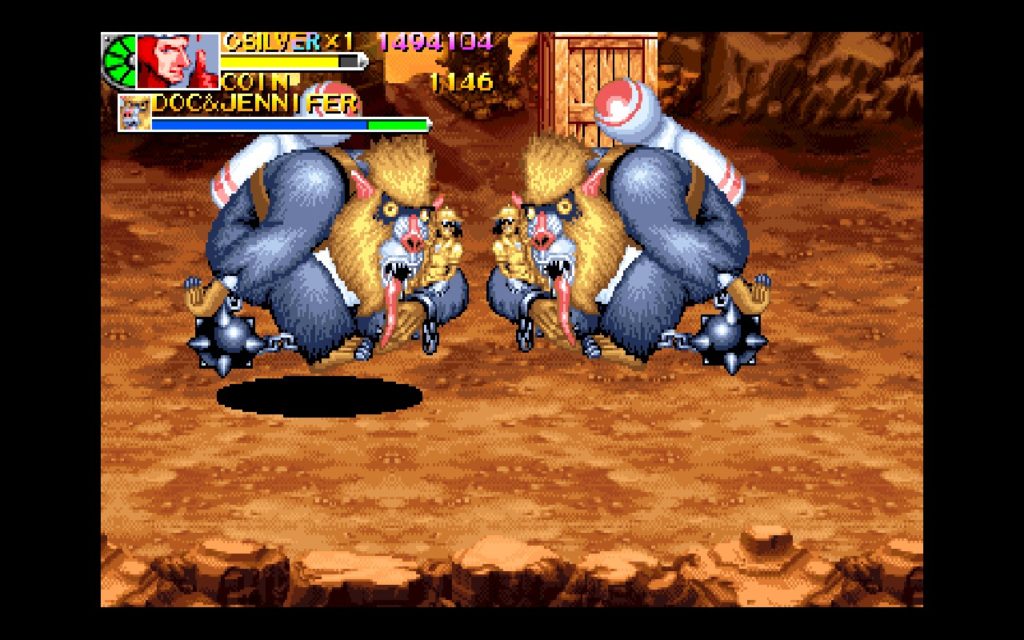The height and width of the screenshot is (640, 1024).
Task: Select the Doc & Jennifer boss portrait
Action: coord(134,113)
